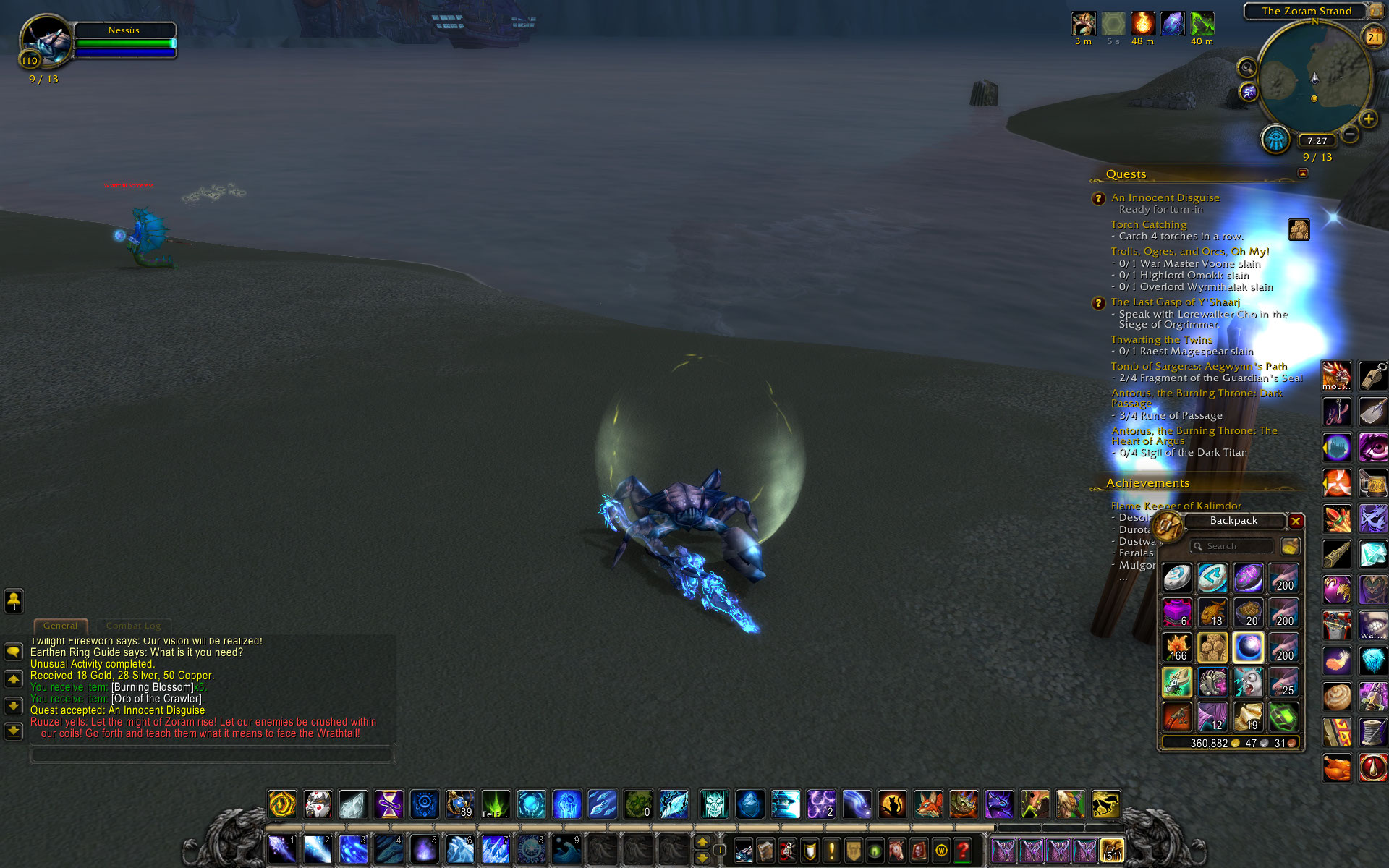
Task: Open the minimap tracking magnifier button
Action: tap(1246, 68)
